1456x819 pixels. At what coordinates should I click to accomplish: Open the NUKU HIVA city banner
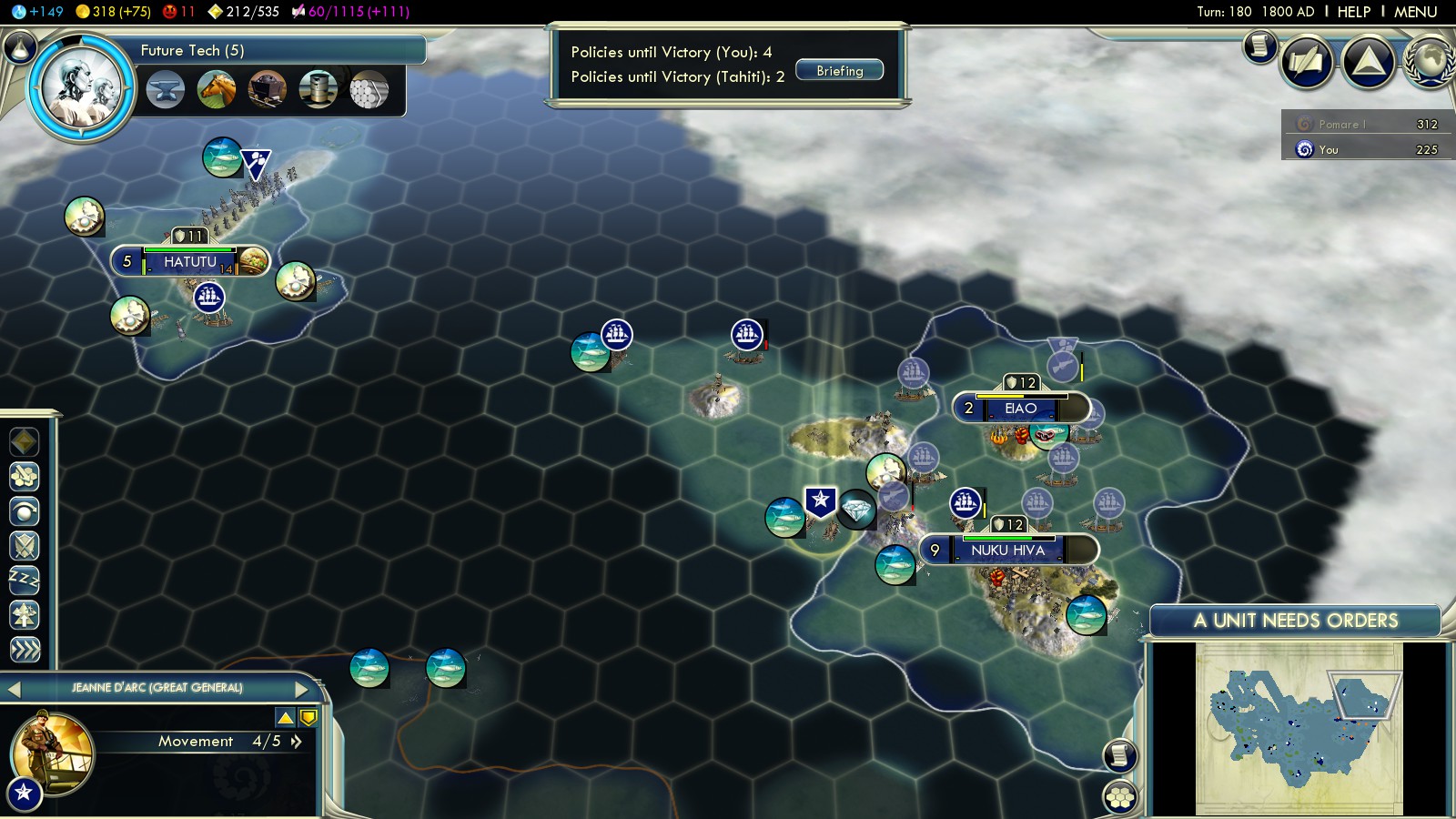tap(1007, 551)
